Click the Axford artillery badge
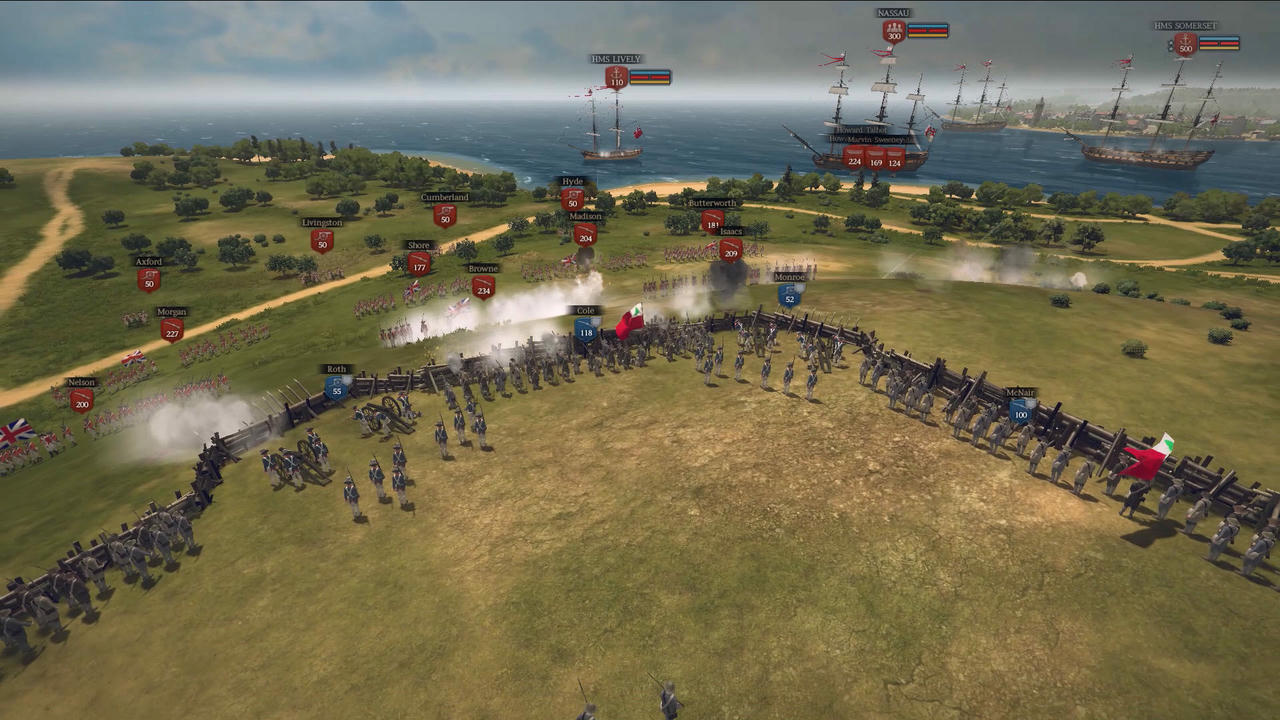Screen dimensions: 1280x720 click(148, 279)
